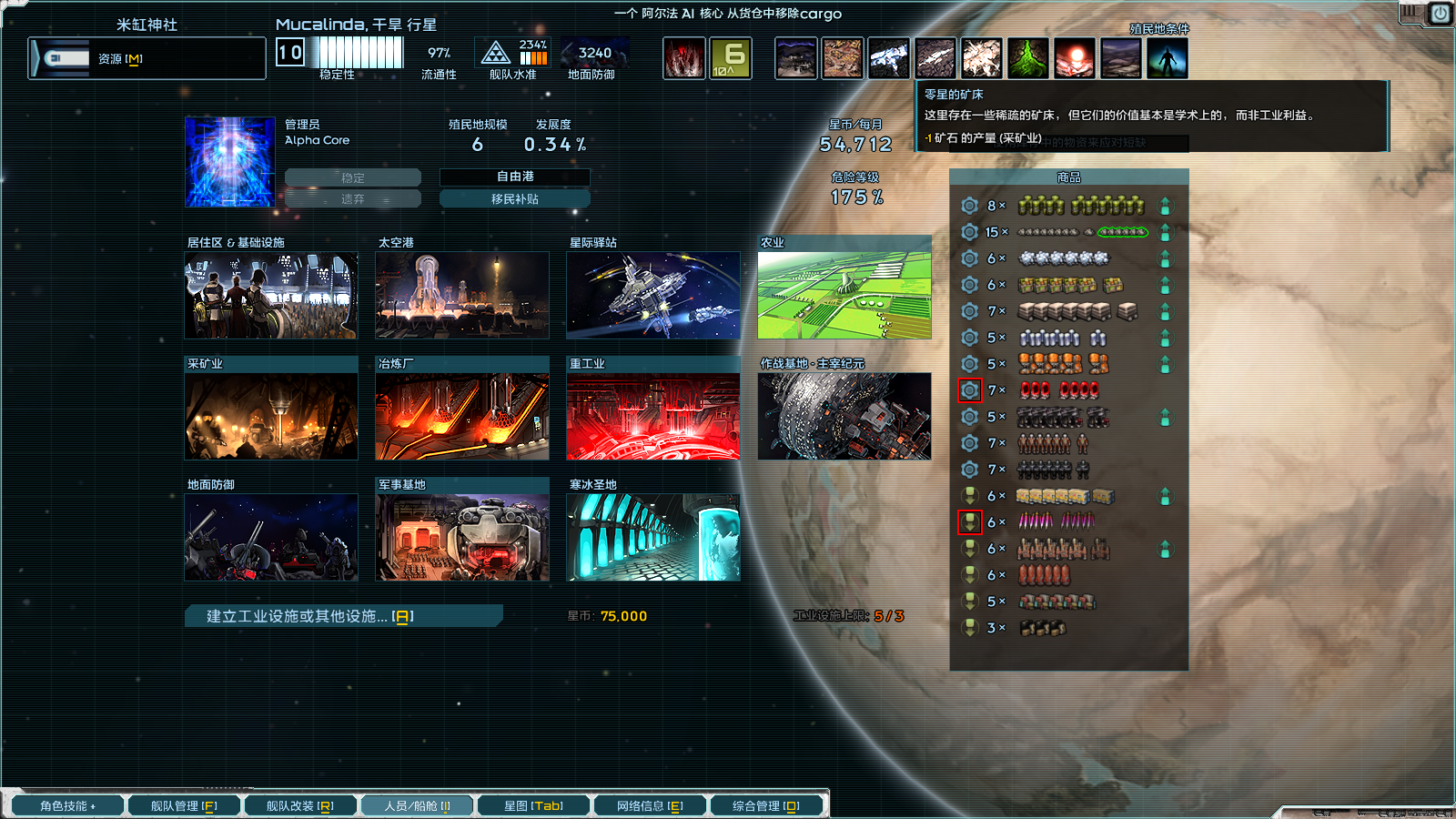Image resolution: width=1456 pixels, height=819 pixels.
Task: Click the fleet size hazard triangle icon
Action: pyautogui.click(x=494, y=53)
